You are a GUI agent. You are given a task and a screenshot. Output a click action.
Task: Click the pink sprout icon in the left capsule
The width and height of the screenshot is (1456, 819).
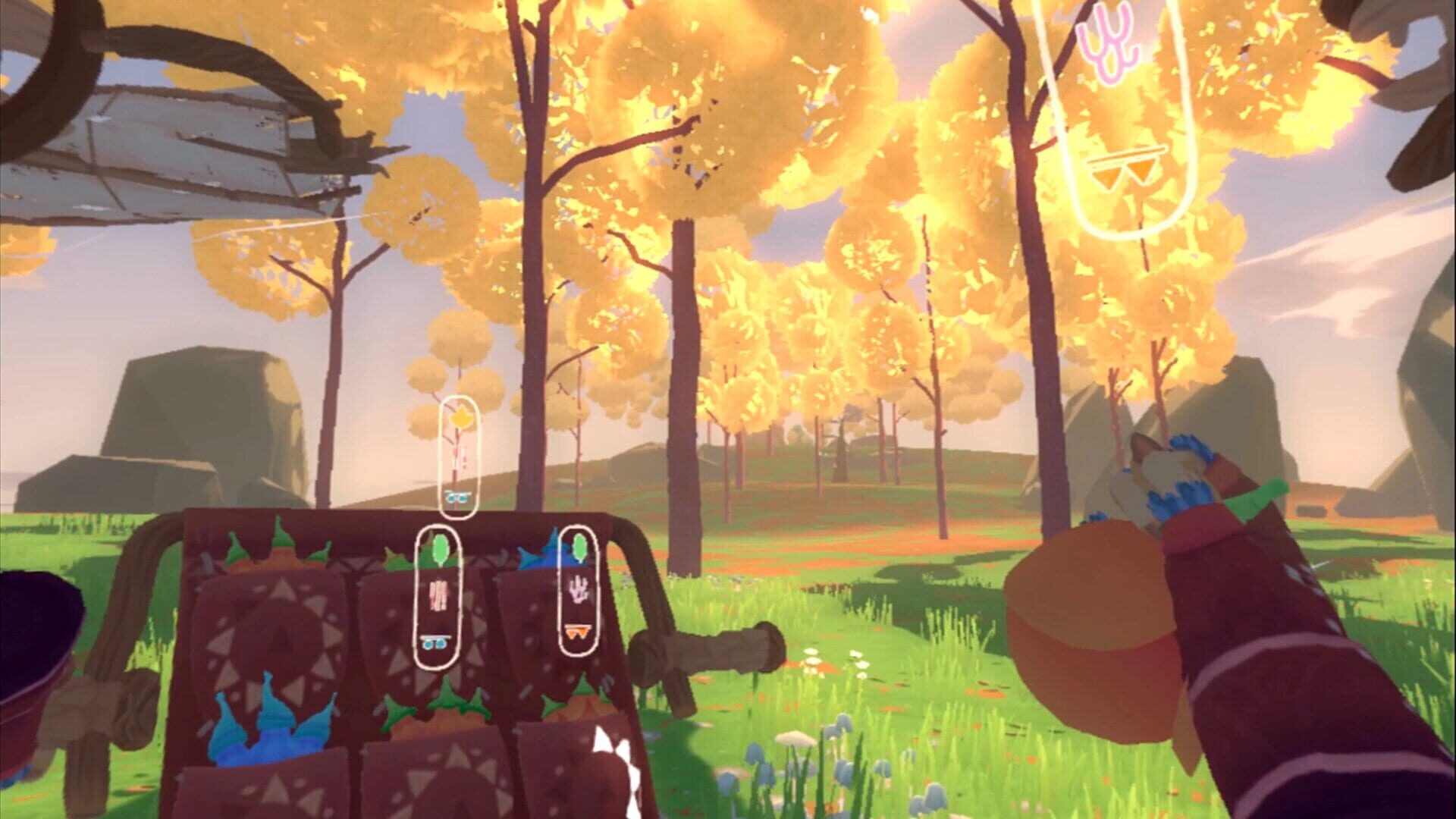tap(438, 595)
